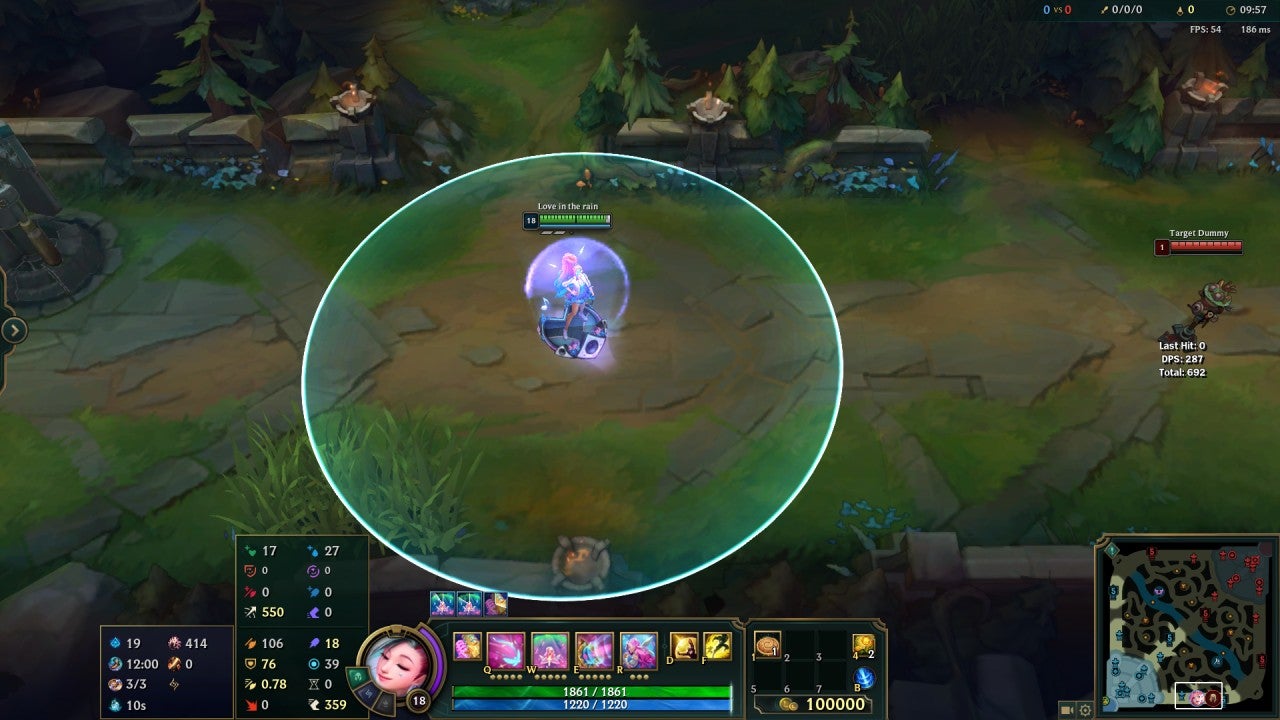Image resolution: width=1280 pixels, height=720 pixels.
Task: Activate the yellow trinket in slot 4
Action: click(x=863, y=646)
